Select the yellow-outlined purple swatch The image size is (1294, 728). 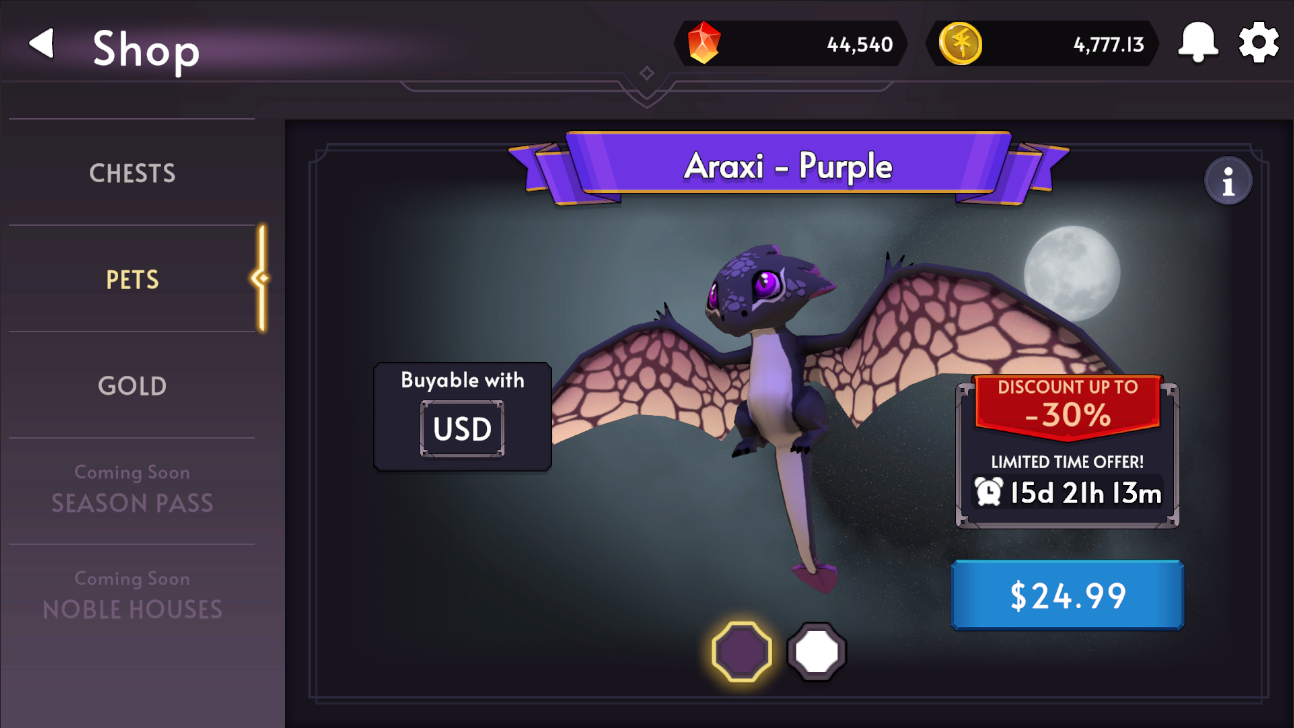(741, 650)
